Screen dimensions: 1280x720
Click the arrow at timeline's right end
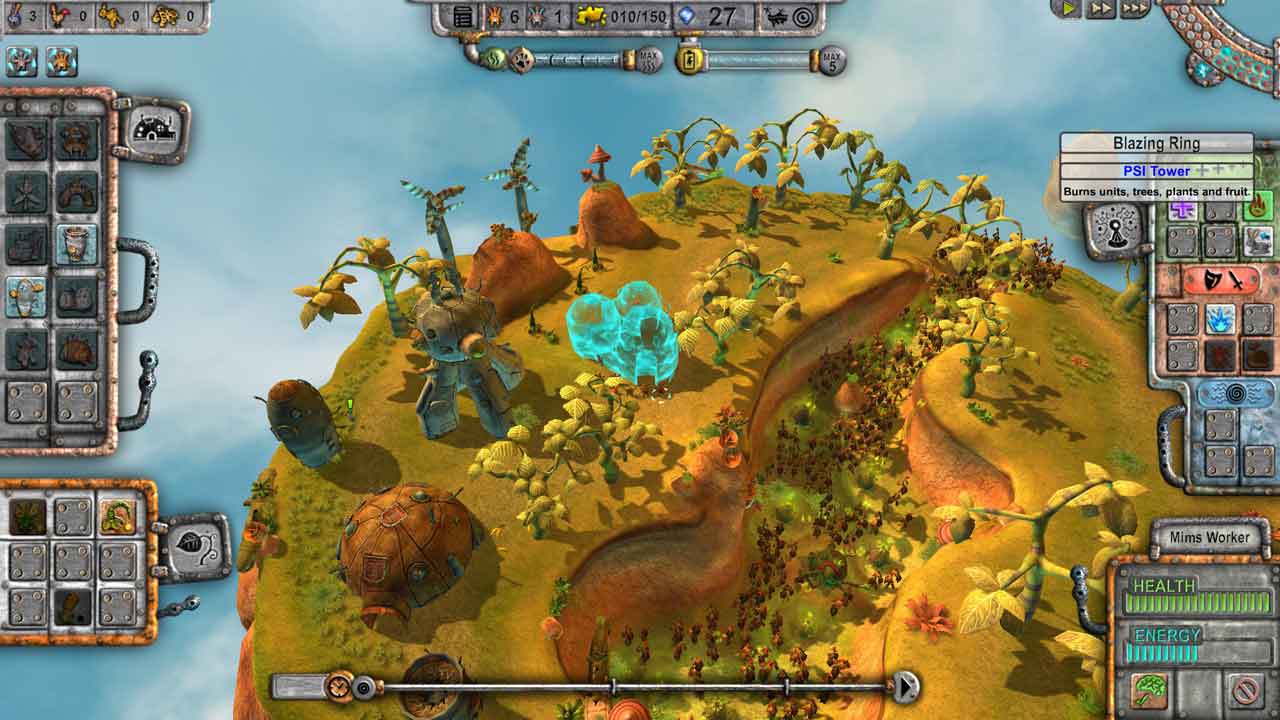point(905,687)
